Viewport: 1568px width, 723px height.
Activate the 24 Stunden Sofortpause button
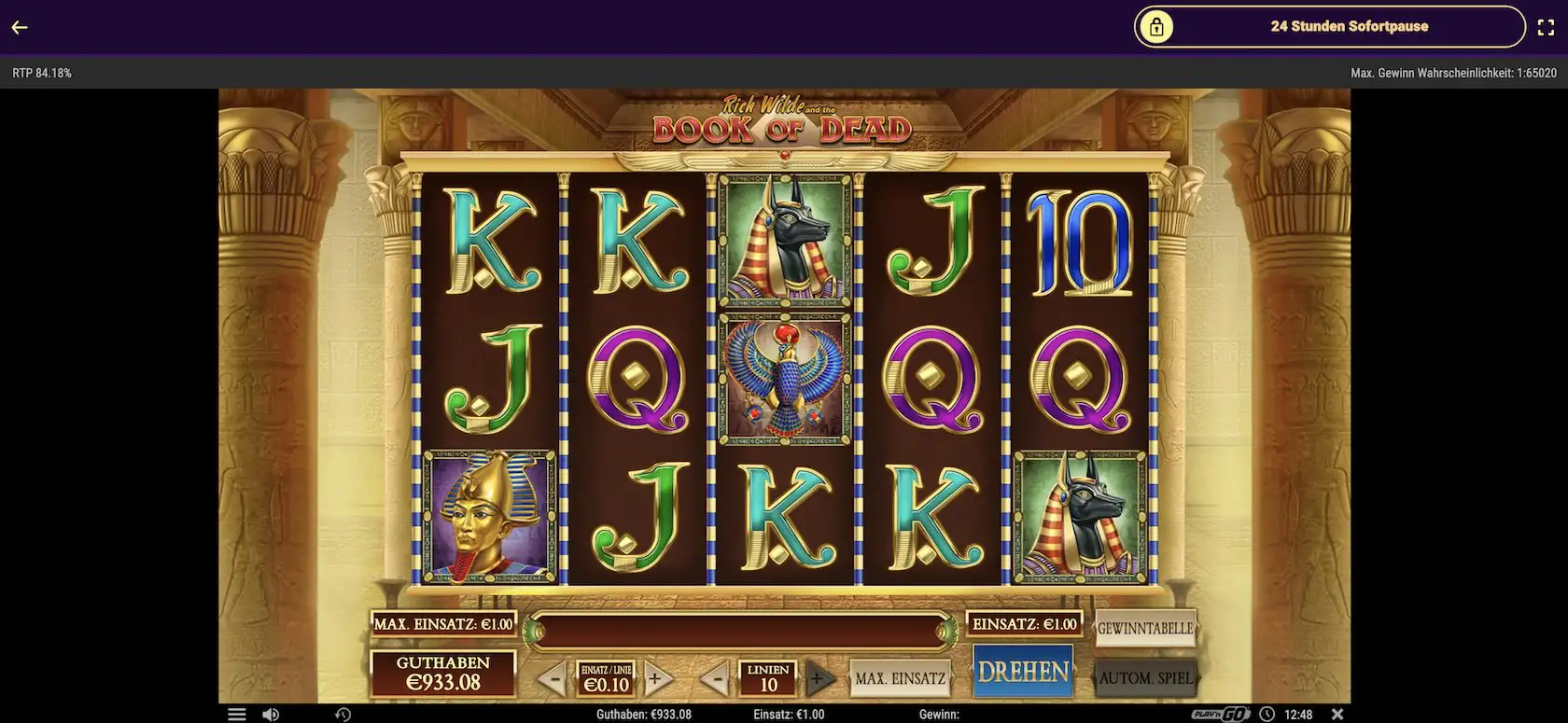coord(1329,27)
